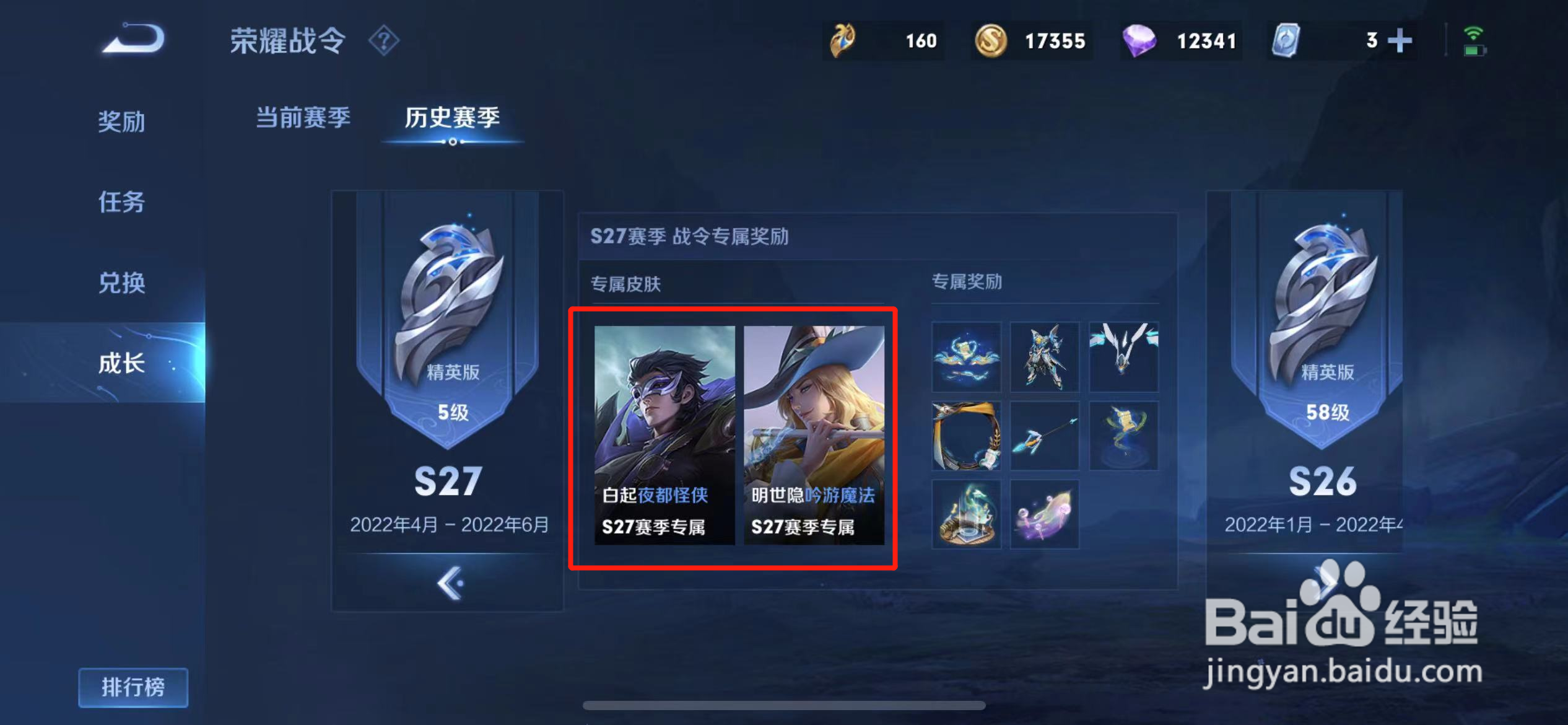Open the battle pass help question mark icon
The width and height of the screenshot is (1568, 725).
tap(385, 40)
